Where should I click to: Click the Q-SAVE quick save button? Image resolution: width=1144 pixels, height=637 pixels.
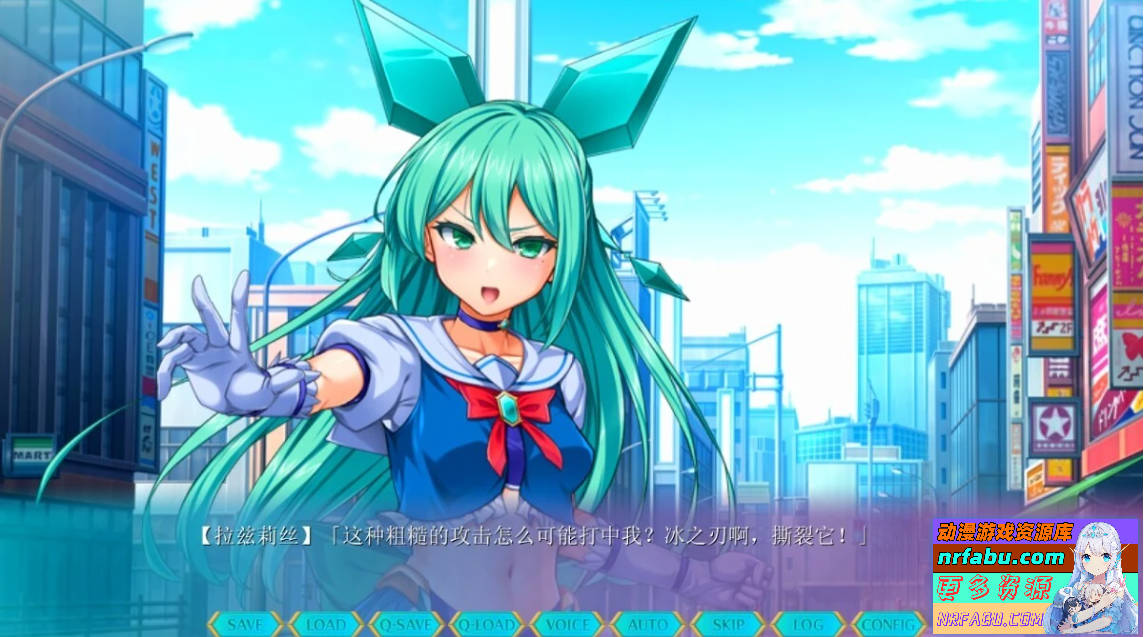pyautogui.click(x=406, y=624)
